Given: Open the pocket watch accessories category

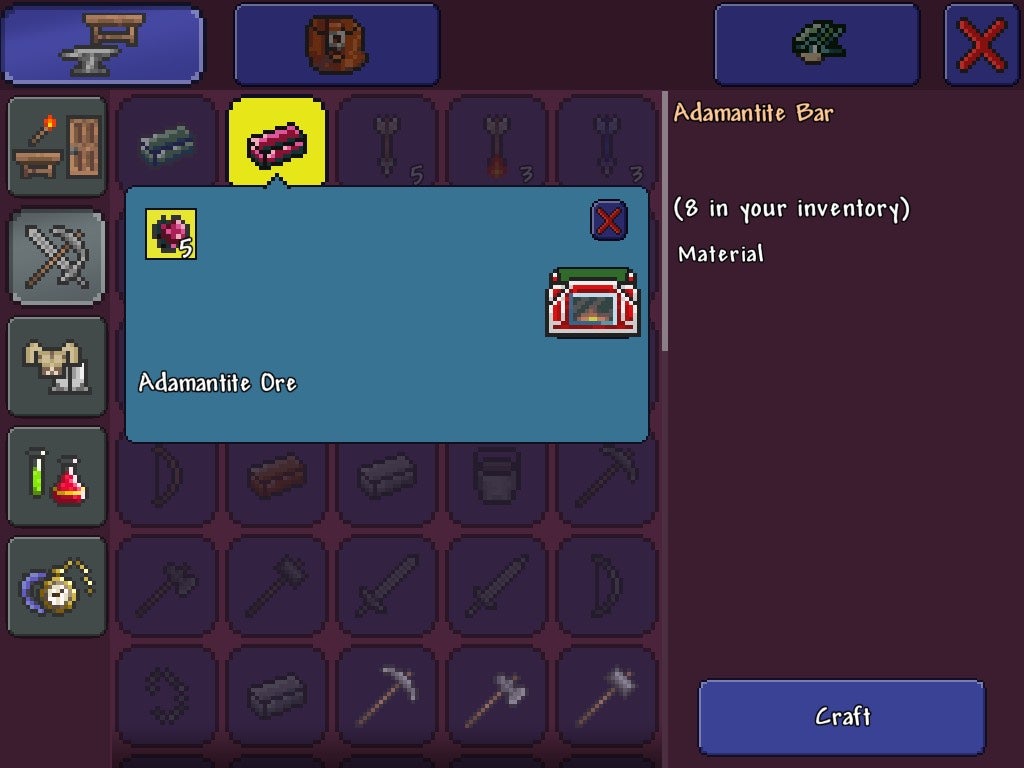Looking at the screenshot, I should [56, 586].
